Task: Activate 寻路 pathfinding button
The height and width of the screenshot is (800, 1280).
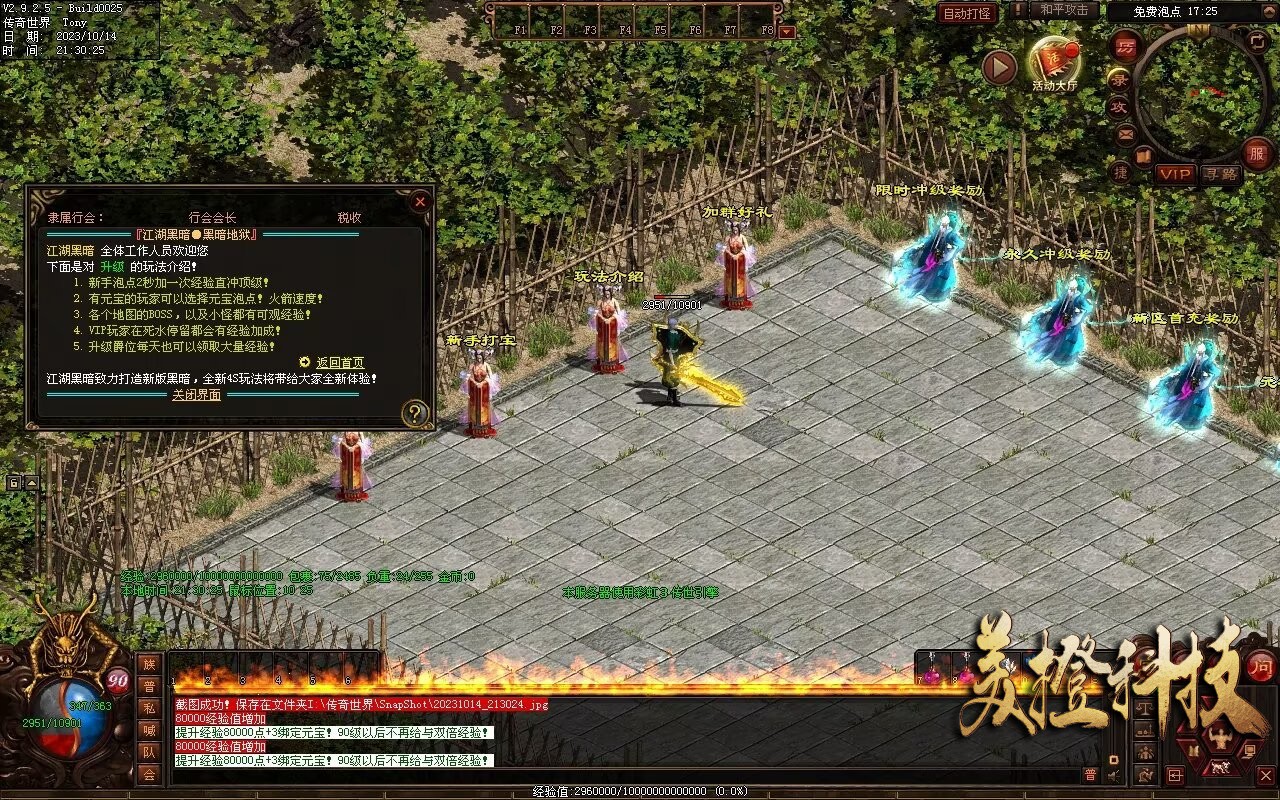Action: pos(1220,174)
